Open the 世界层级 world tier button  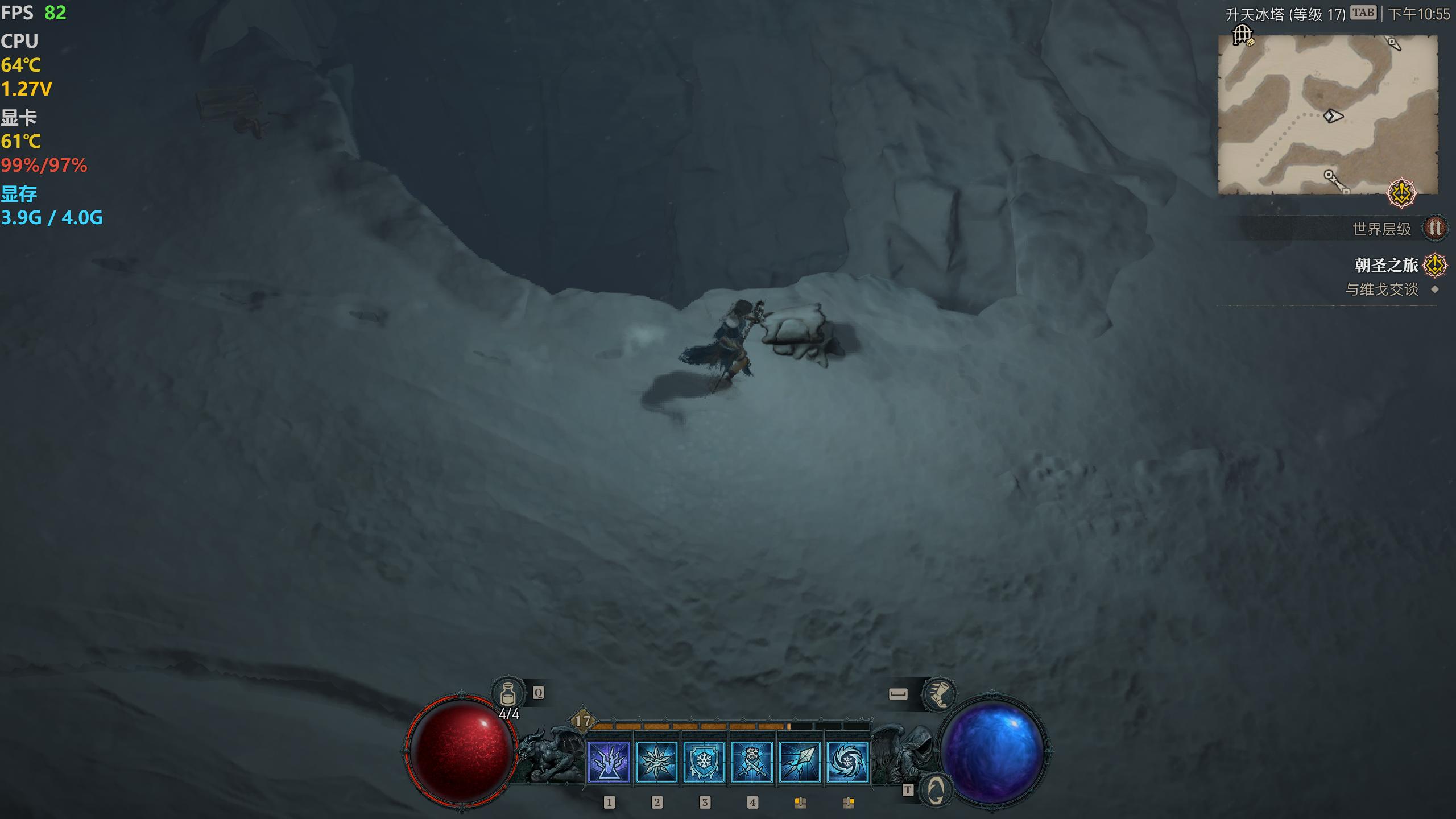tap(1434, 229)
